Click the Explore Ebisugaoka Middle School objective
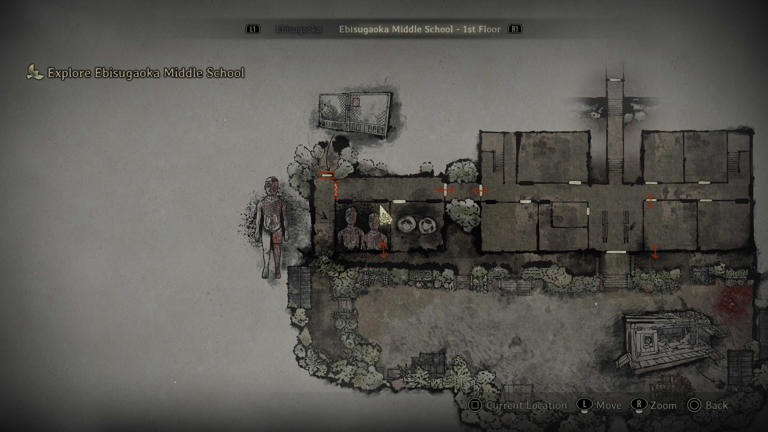The height and width of the screenshot is (432, 768). (x=145, y=73)
